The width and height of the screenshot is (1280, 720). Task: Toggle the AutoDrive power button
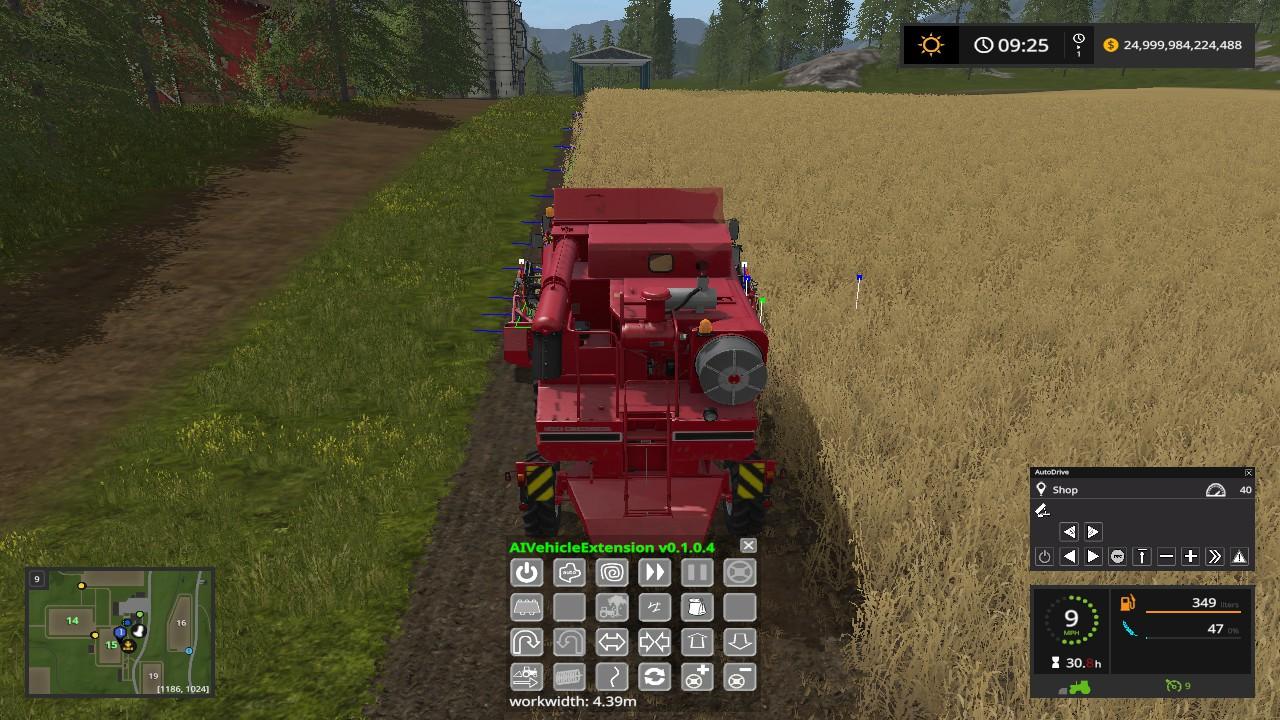pos(1044,557)
